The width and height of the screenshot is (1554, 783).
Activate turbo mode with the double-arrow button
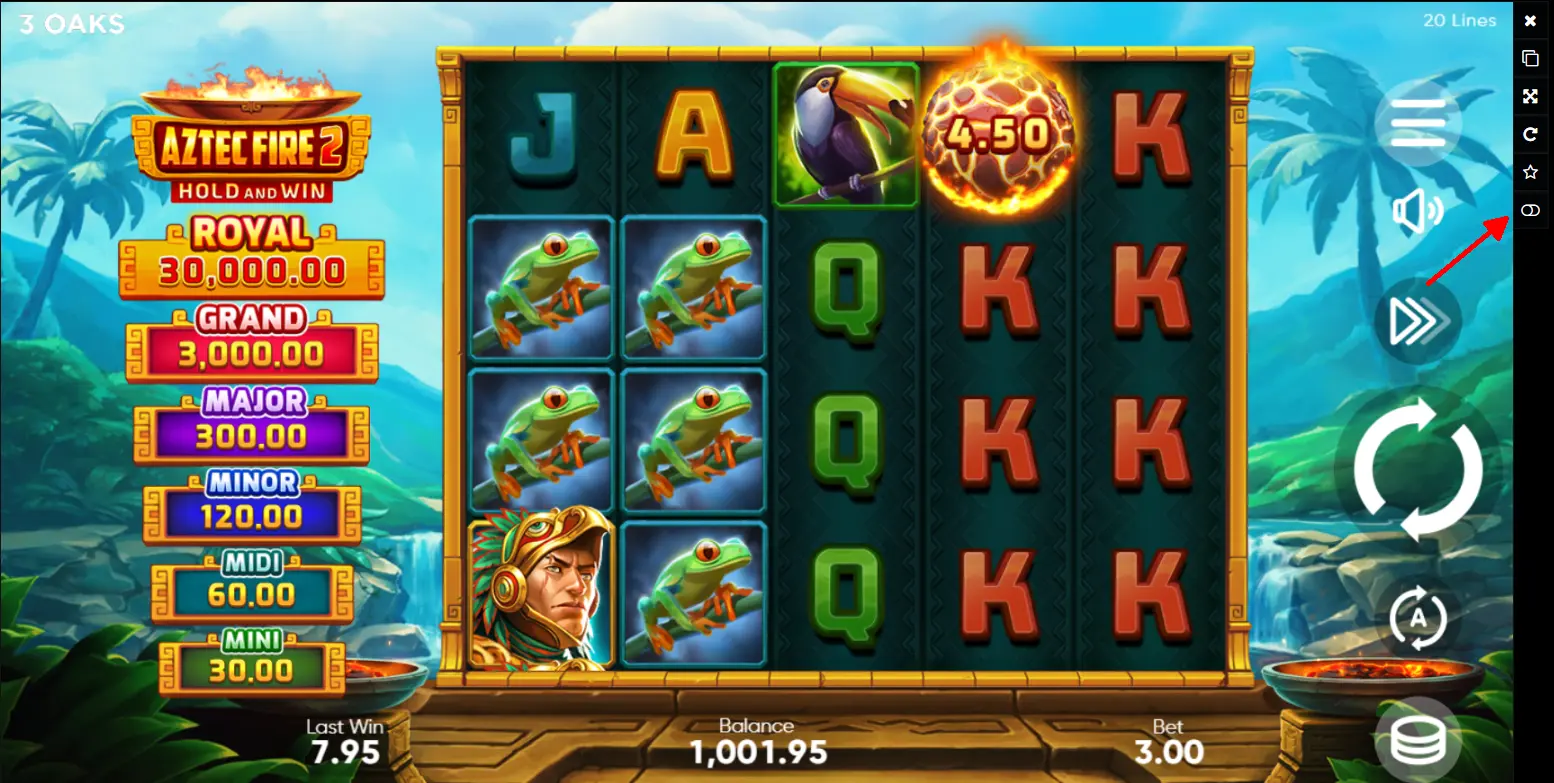click(1417, 321)
